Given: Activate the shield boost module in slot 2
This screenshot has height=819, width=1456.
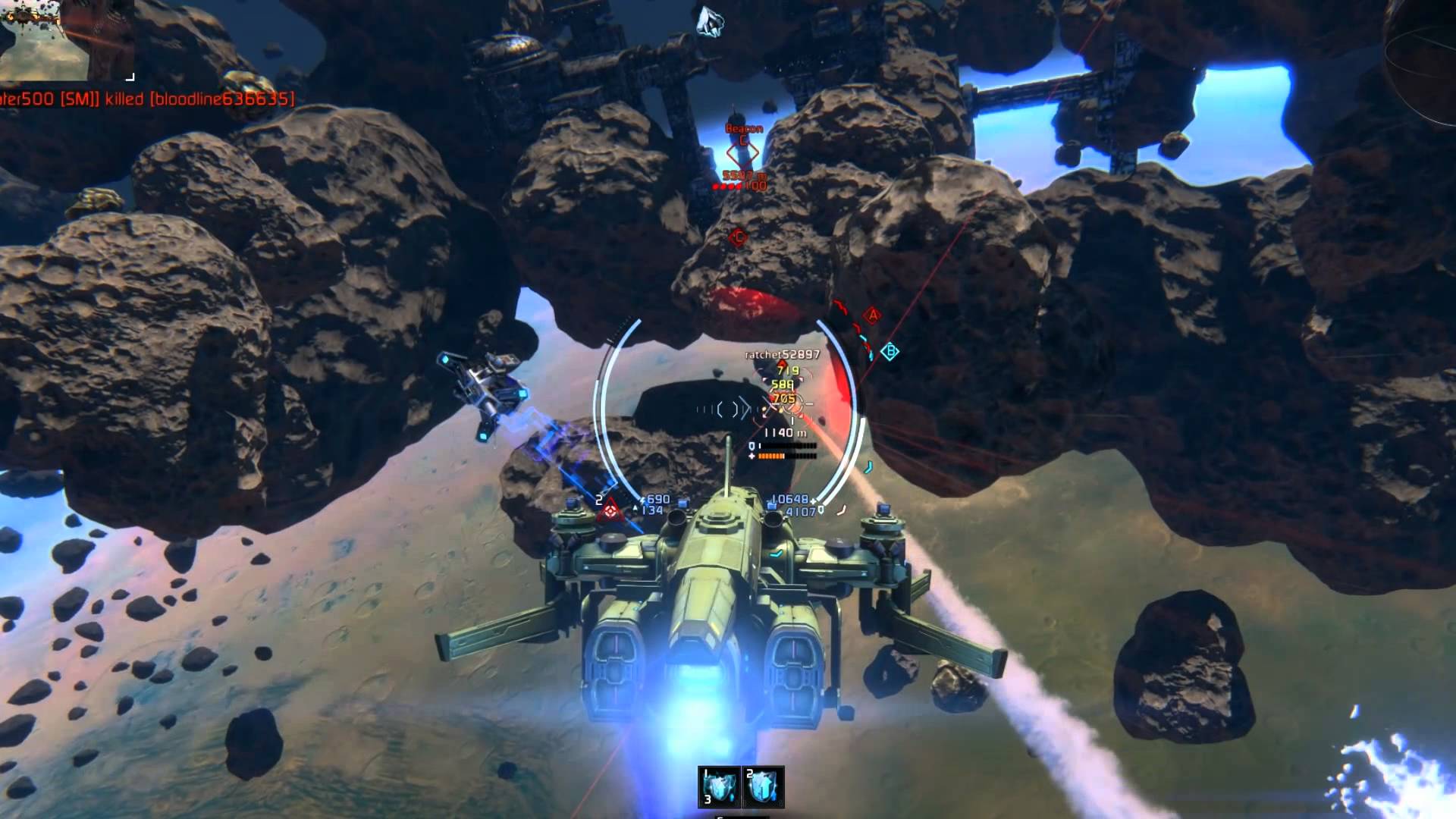Looking at the screenshot, I should pyautogui.click(x=763, y=786).
